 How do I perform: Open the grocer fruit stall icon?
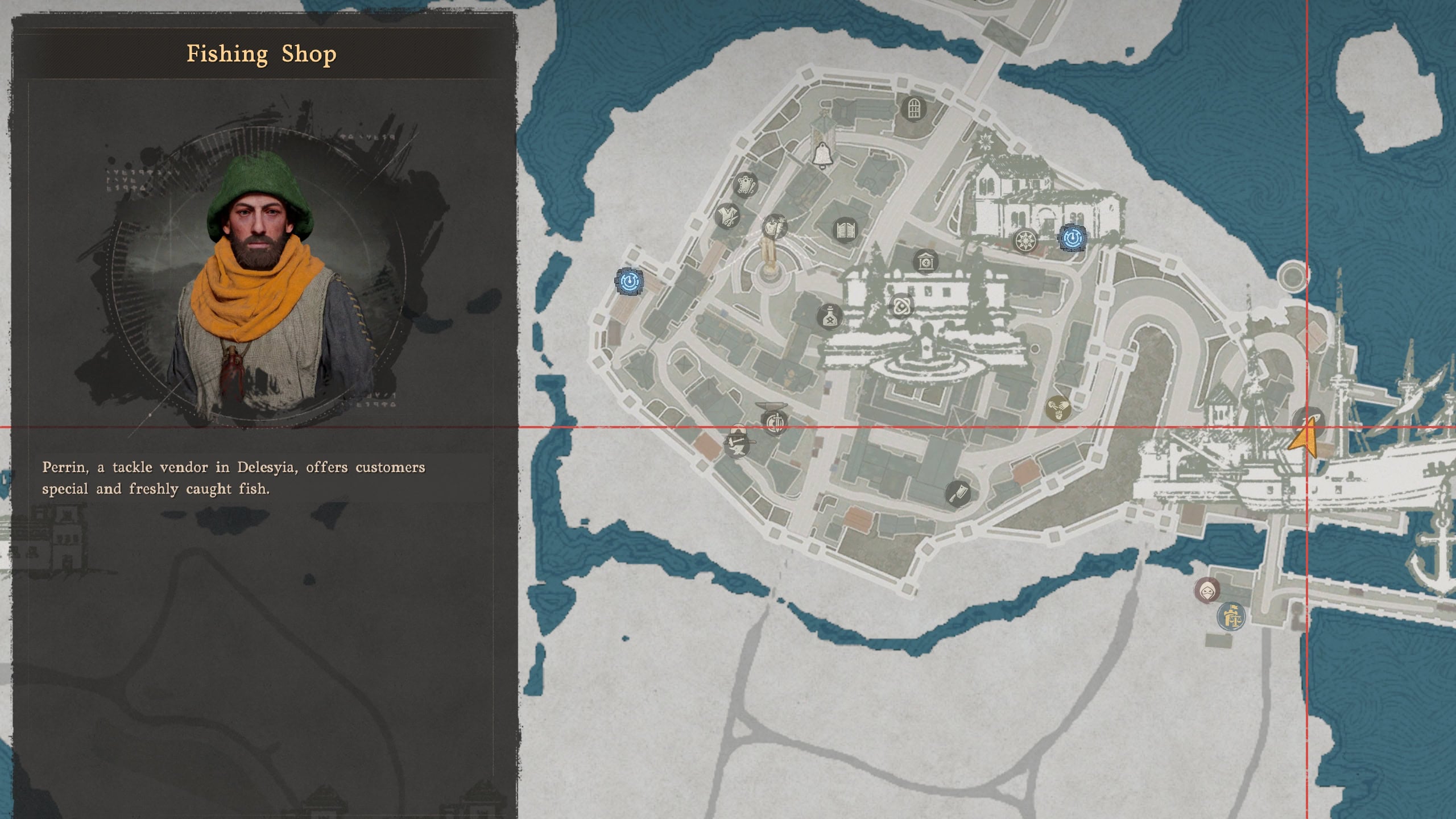(774, 227)
